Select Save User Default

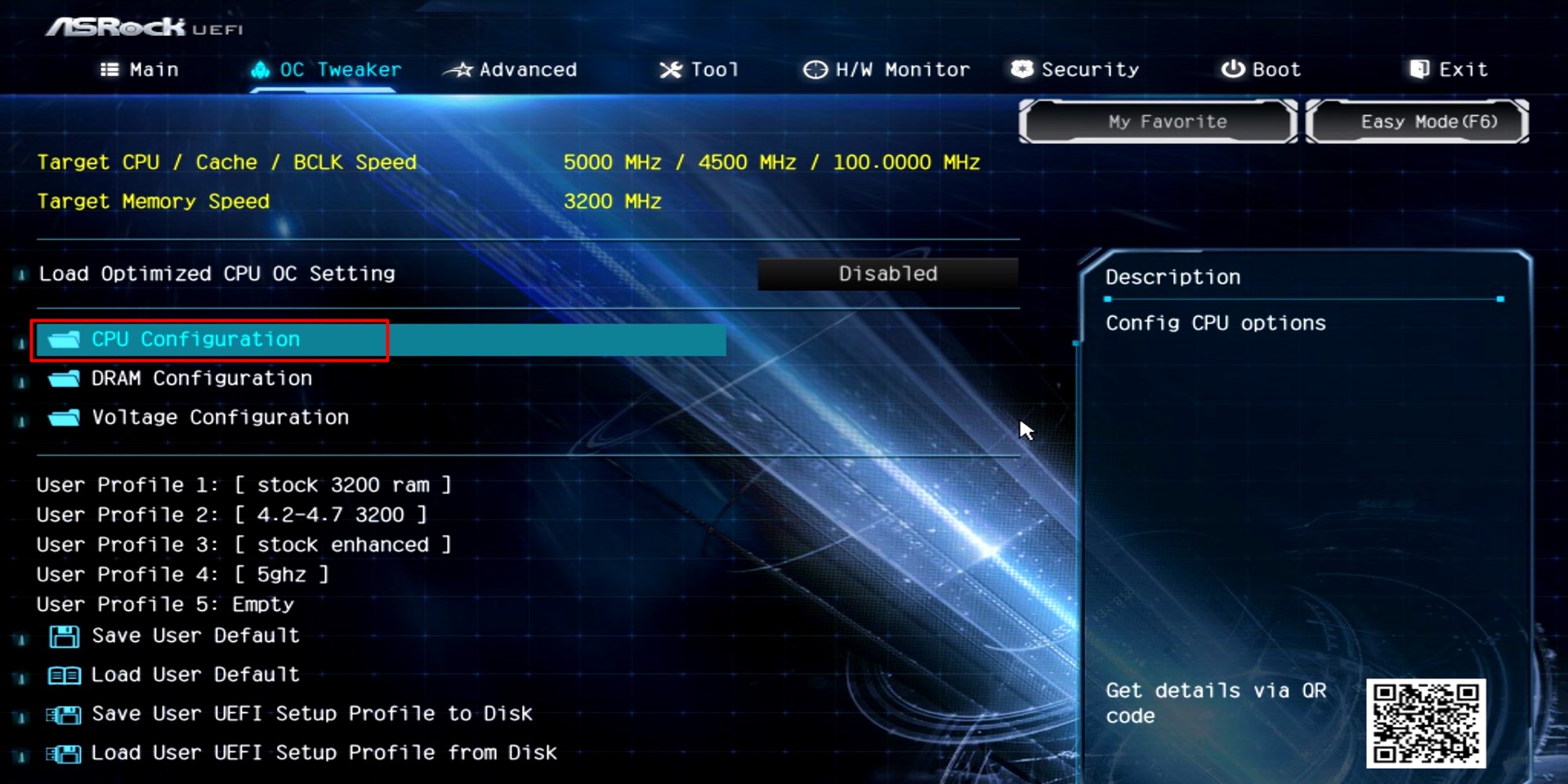pyautogui.click(x=195, y=636)
